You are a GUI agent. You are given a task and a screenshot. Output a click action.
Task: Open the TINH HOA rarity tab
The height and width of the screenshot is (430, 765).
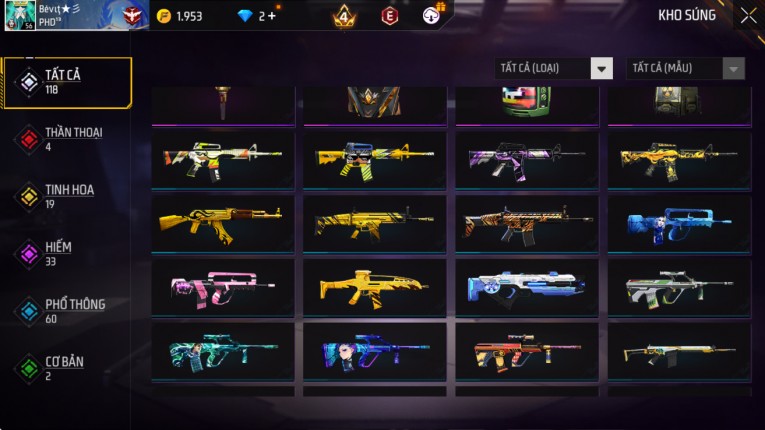[67, 196]
